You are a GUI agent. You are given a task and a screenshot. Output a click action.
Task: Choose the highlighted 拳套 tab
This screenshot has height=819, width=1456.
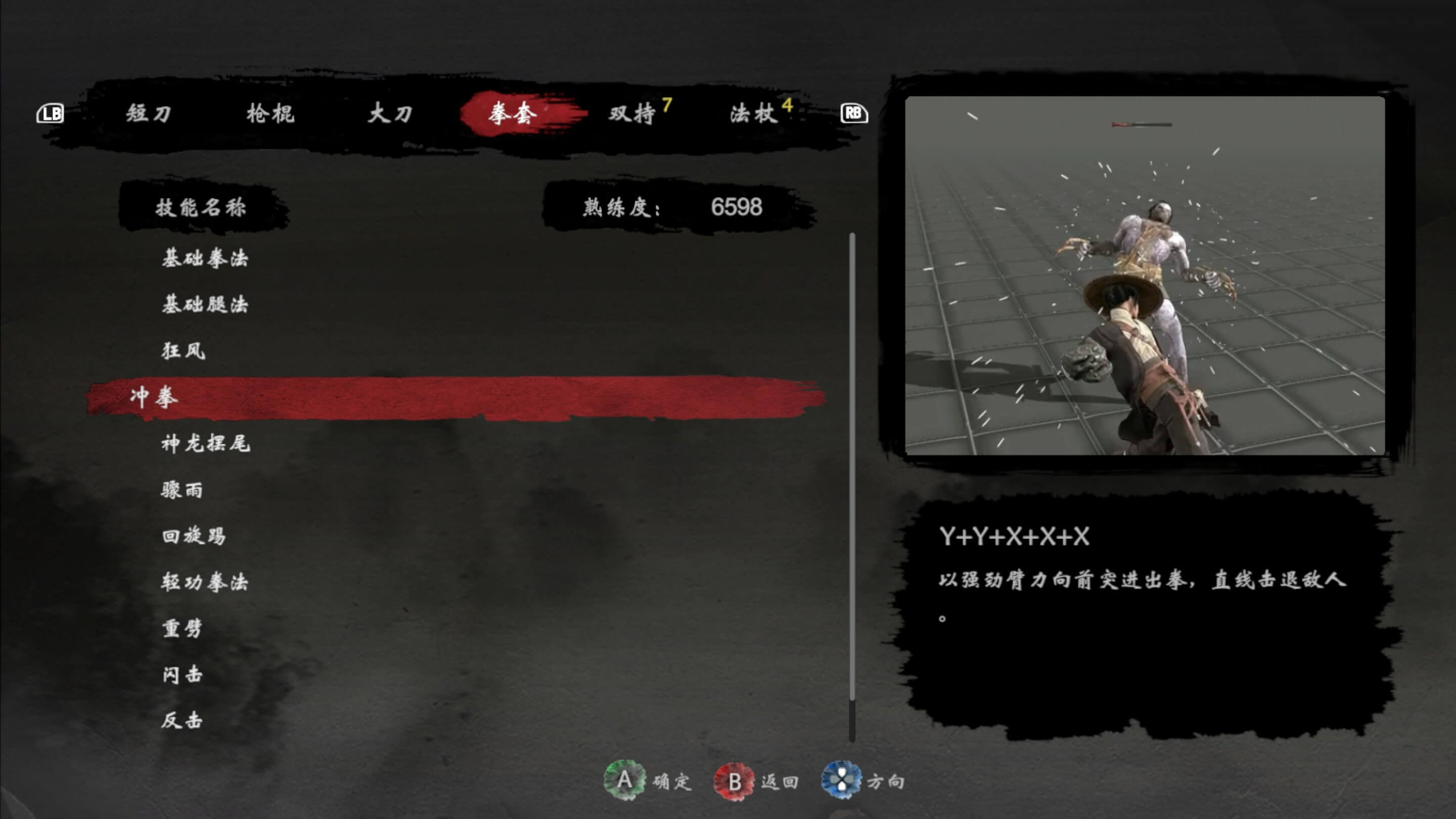click(x=513, y=114)
